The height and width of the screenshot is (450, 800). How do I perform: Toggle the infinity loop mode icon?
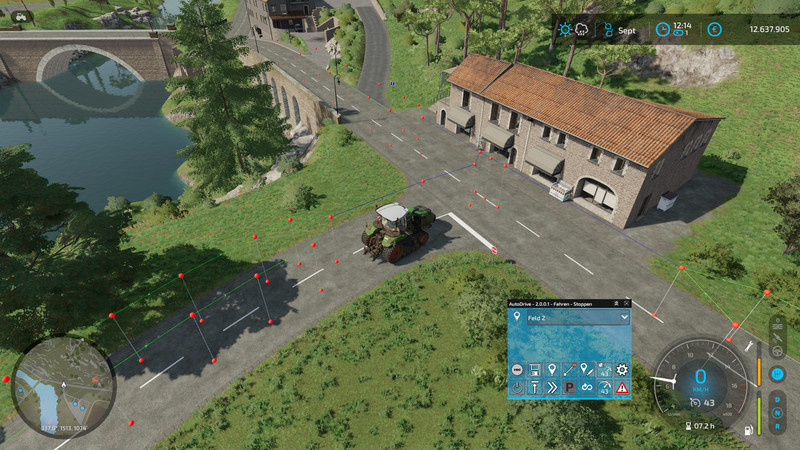pos(587,387)
